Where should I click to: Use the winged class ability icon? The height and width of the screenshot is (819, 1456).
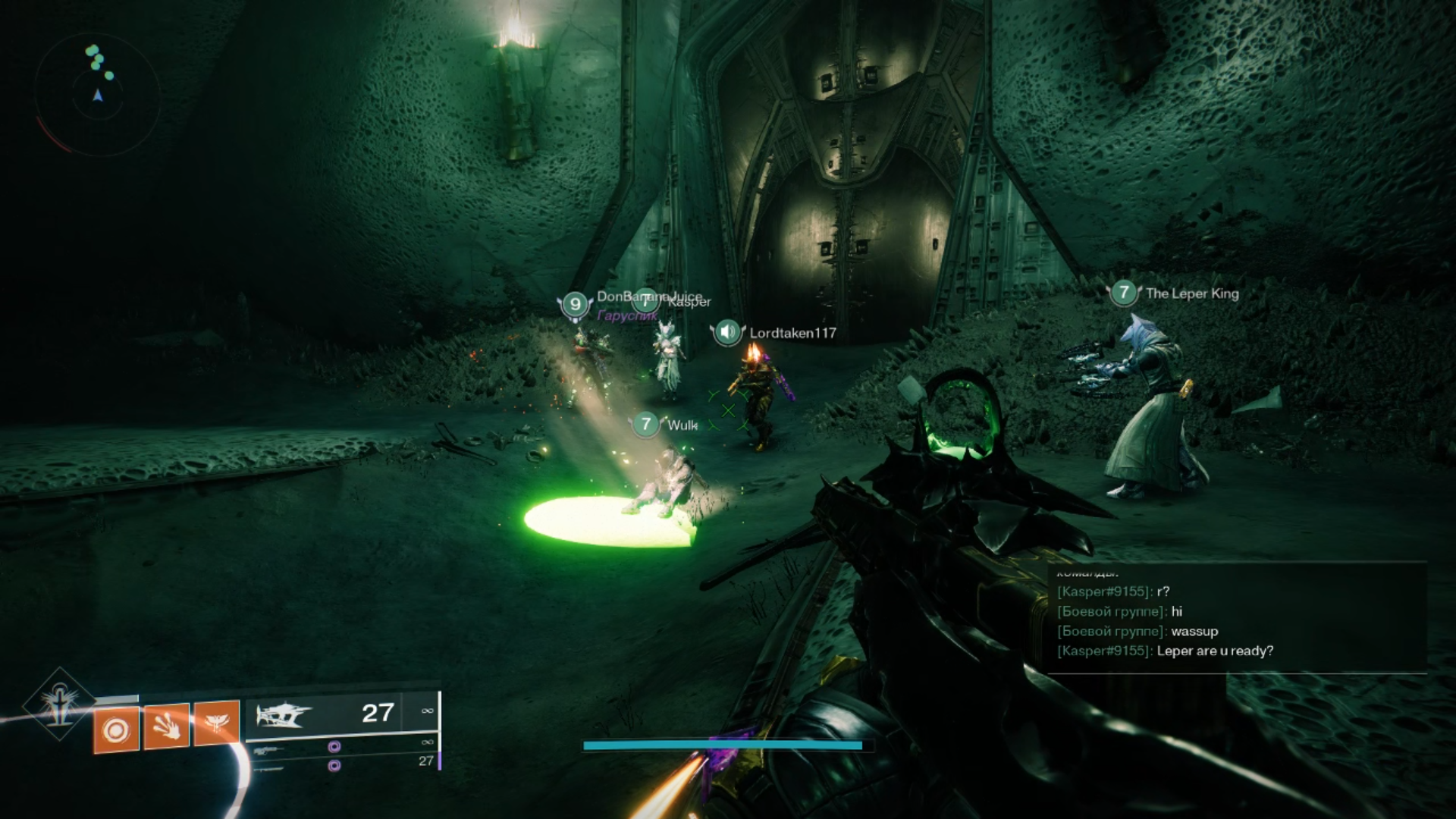click(x=217, y=723)
